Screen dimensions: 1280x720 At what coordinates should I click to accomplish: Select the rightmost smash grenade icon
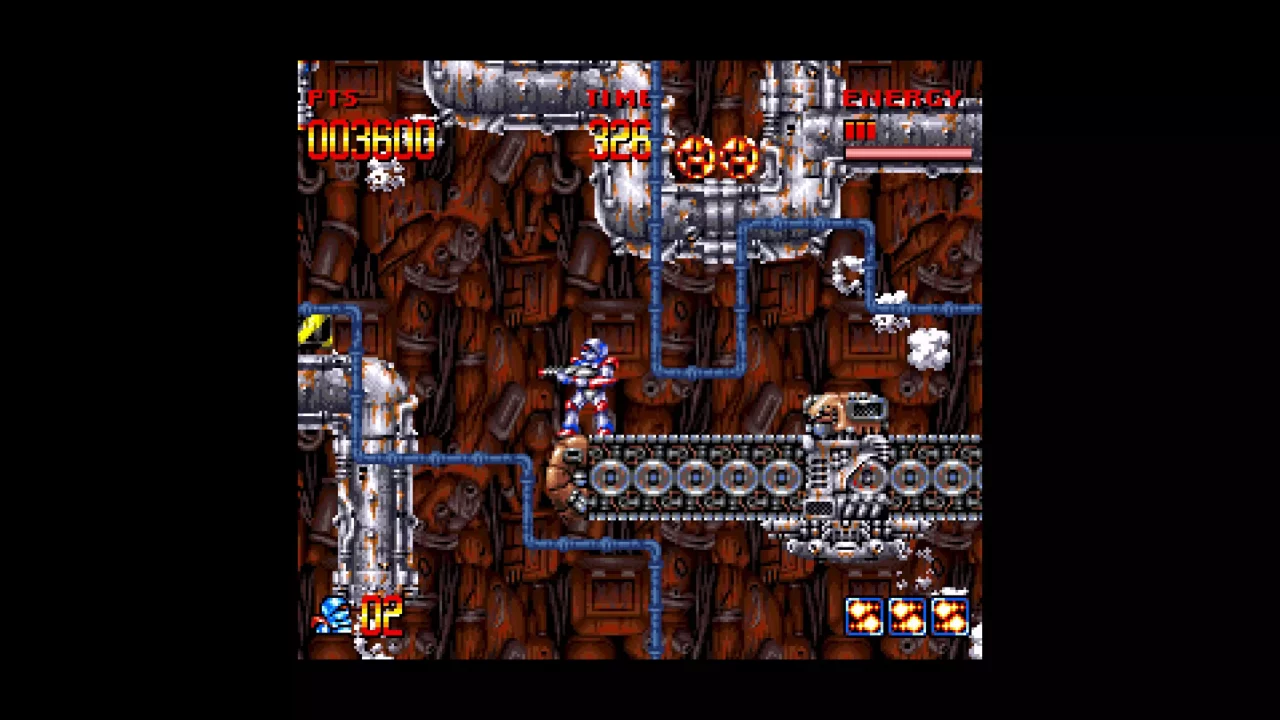(950, 617)
